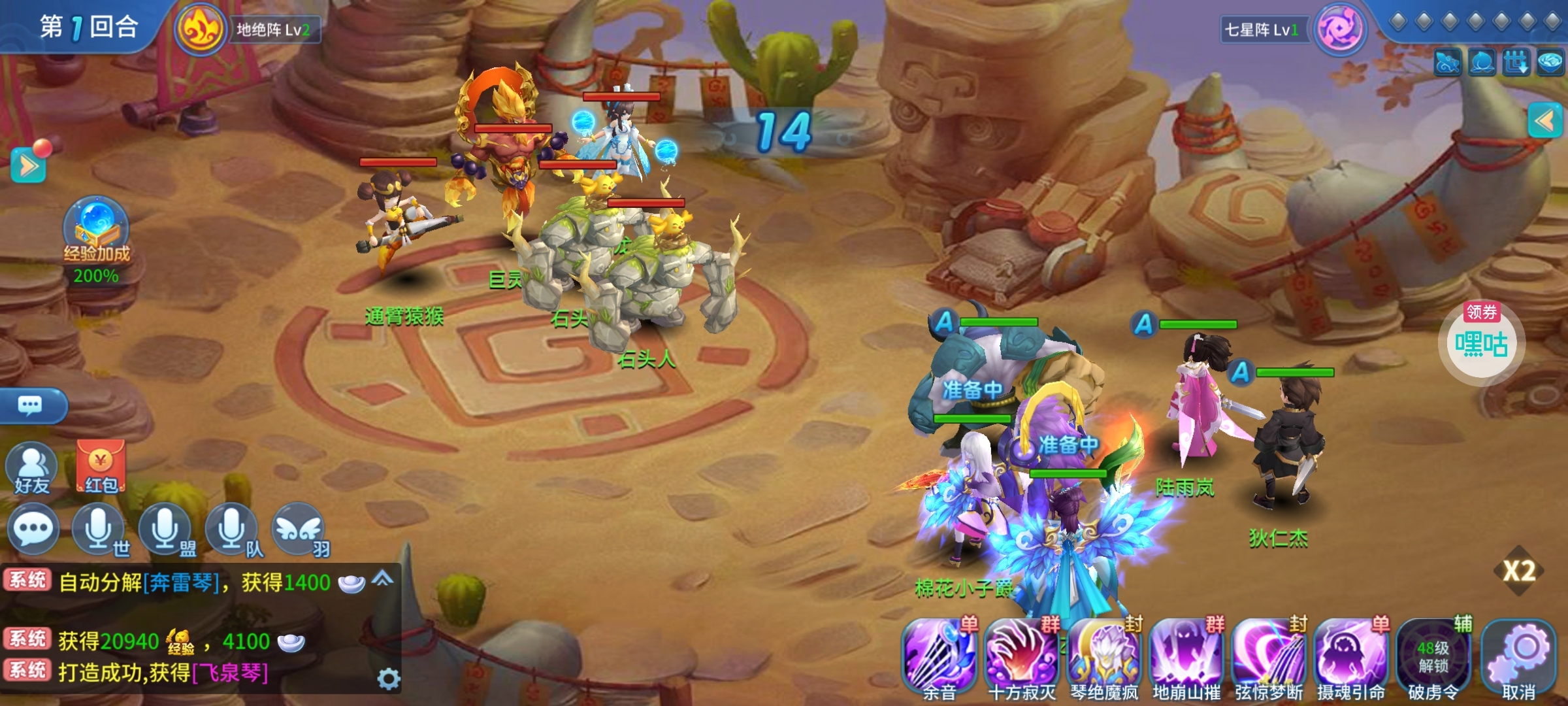The image size is (1568, 706).
Task: Activate the alliance (盟) voice microphone
Action: (167, 529)
